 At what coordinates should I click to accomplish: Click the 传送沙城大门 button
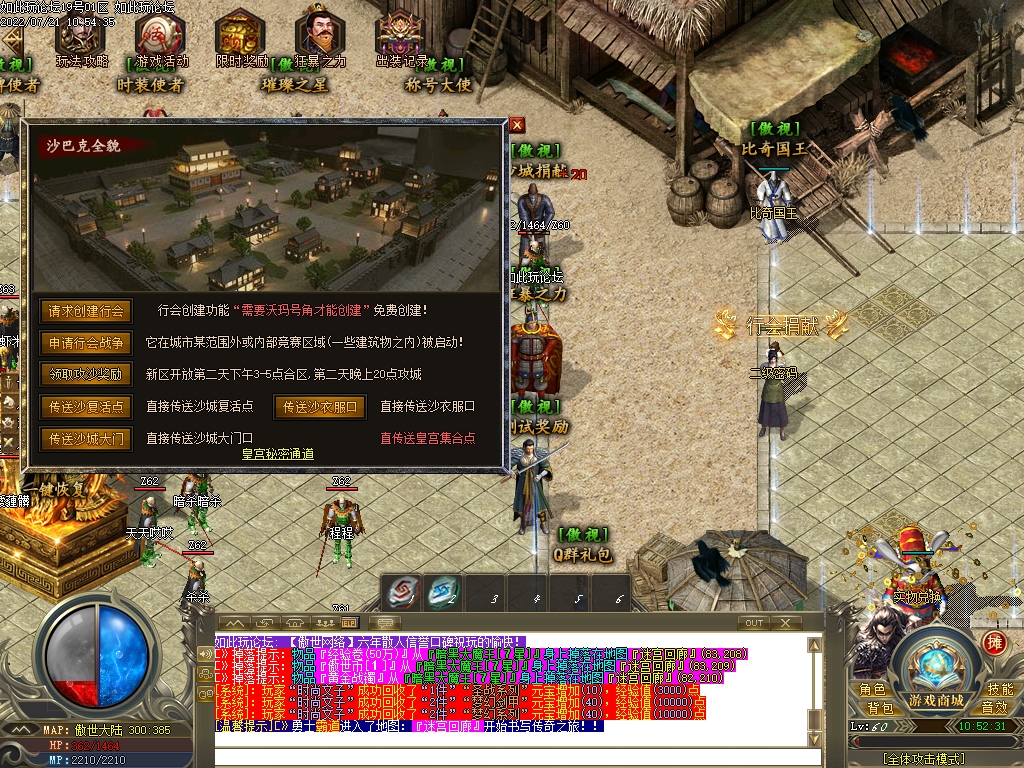point(85,439)
